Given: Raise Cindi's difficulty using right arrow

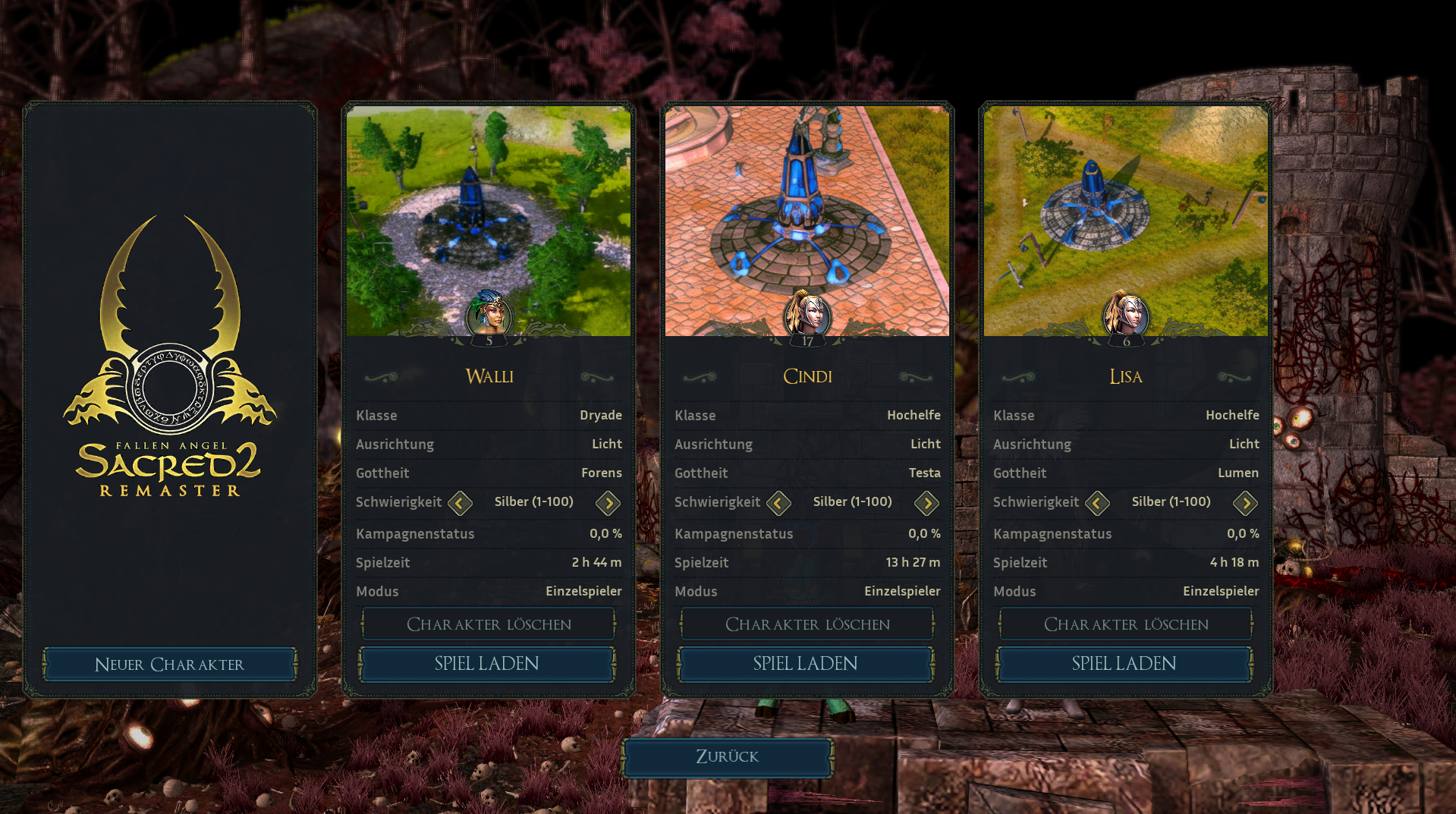Looking at the screenshot, I should pos(926,502).
